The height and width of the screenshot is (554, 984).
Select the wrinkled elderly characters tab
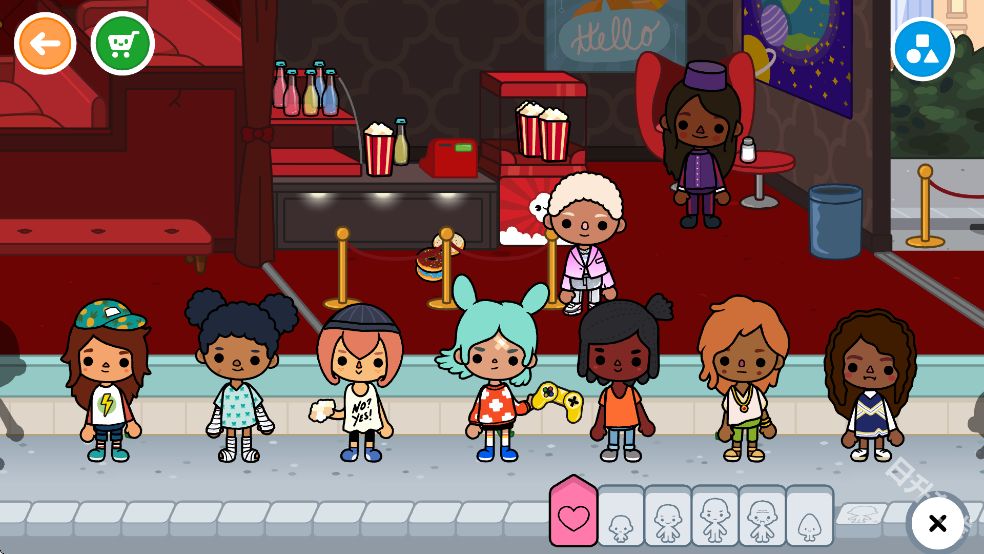[x=761, y=519]
